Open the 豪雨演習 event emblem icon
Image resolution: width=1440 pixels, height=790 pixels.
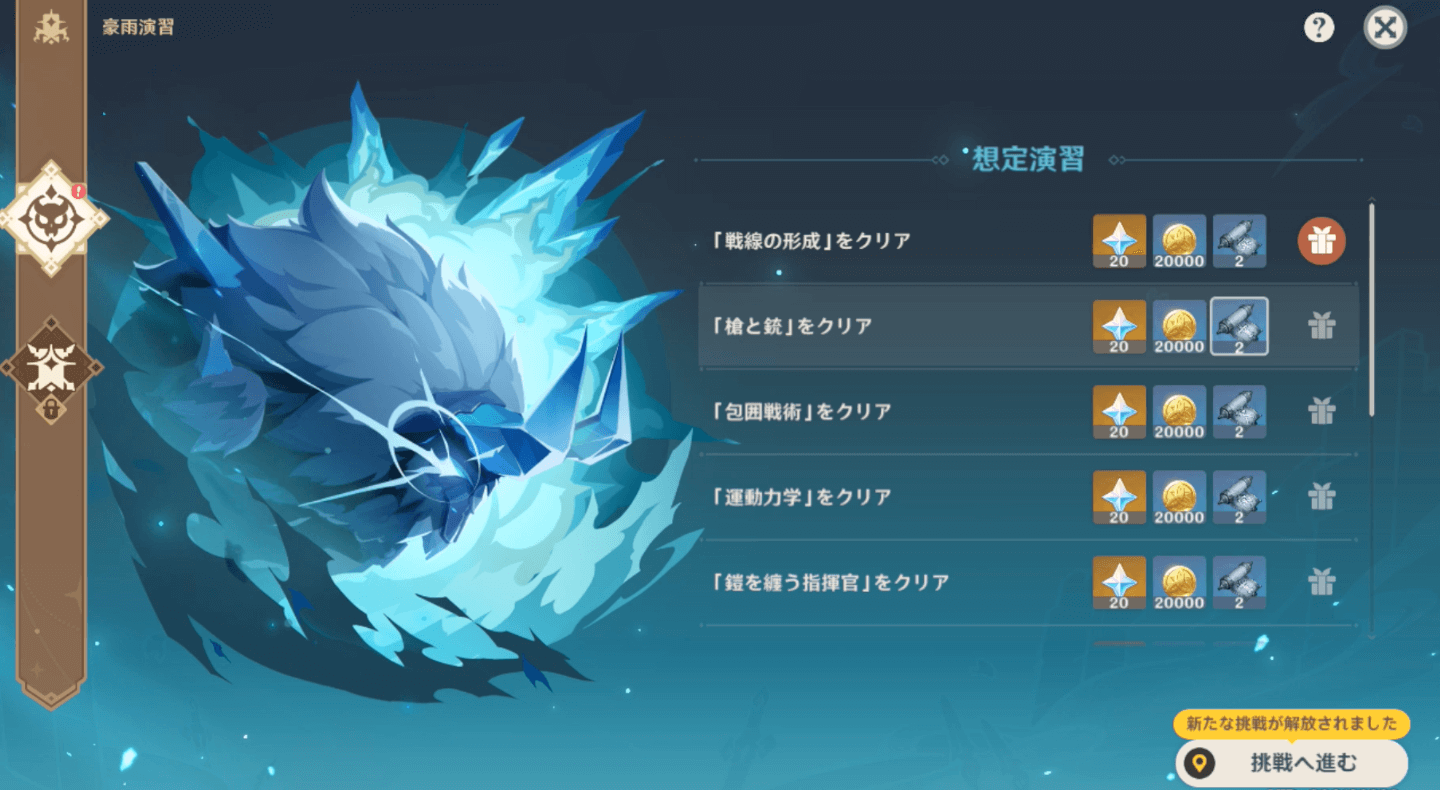coord(51,29)
